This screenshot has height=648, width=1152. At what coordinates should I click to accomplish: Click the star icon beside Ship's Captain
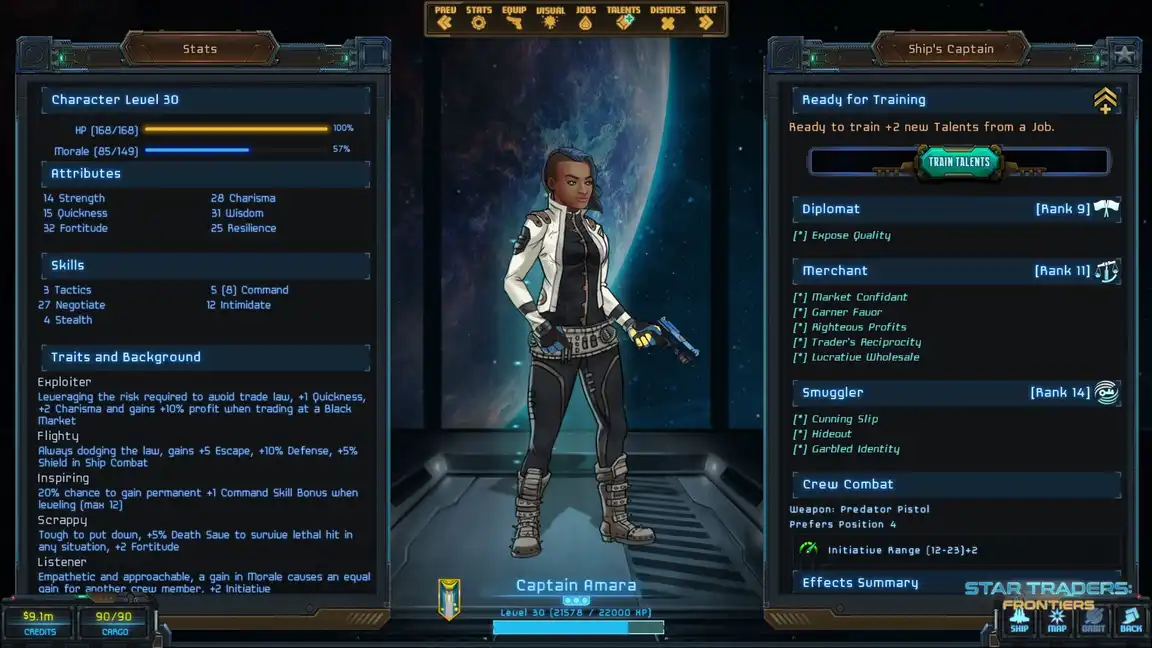pos(1124,54)
